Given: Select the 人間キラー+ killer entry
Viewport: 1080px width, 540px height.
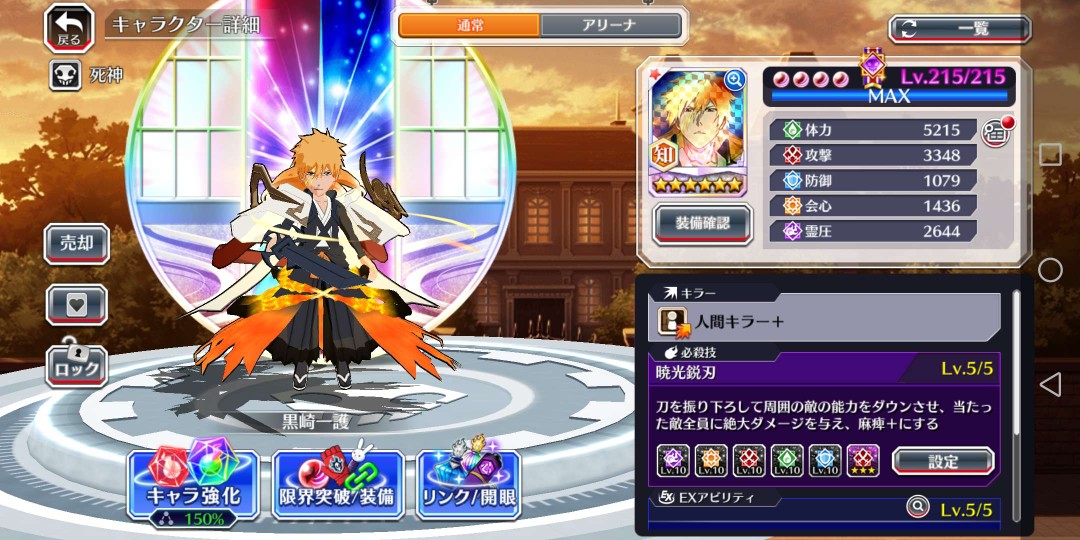Looking at the screenshot, I should [x=825, y=321].
